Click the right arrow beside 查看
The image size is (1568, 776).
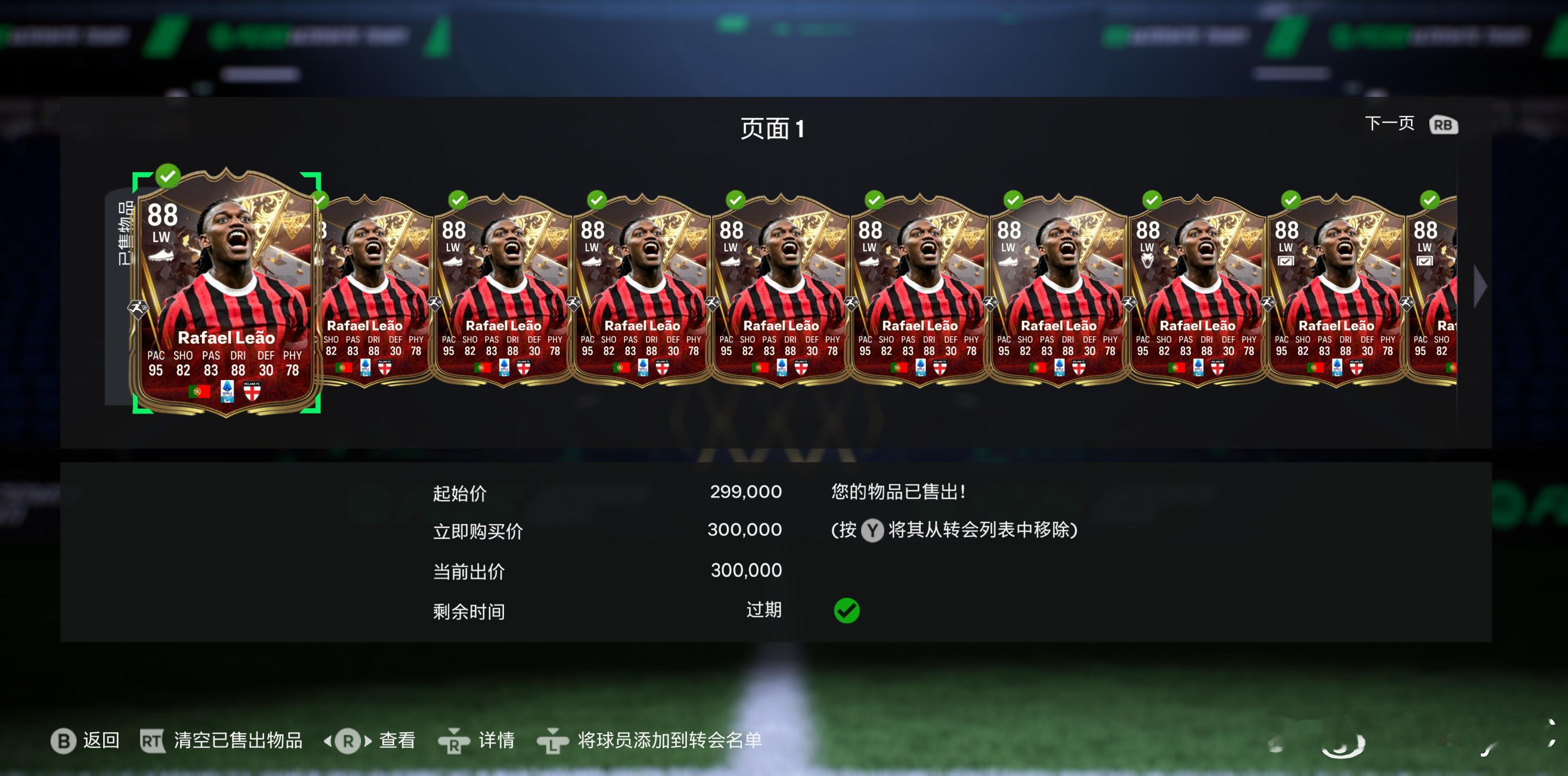point(369,741)
